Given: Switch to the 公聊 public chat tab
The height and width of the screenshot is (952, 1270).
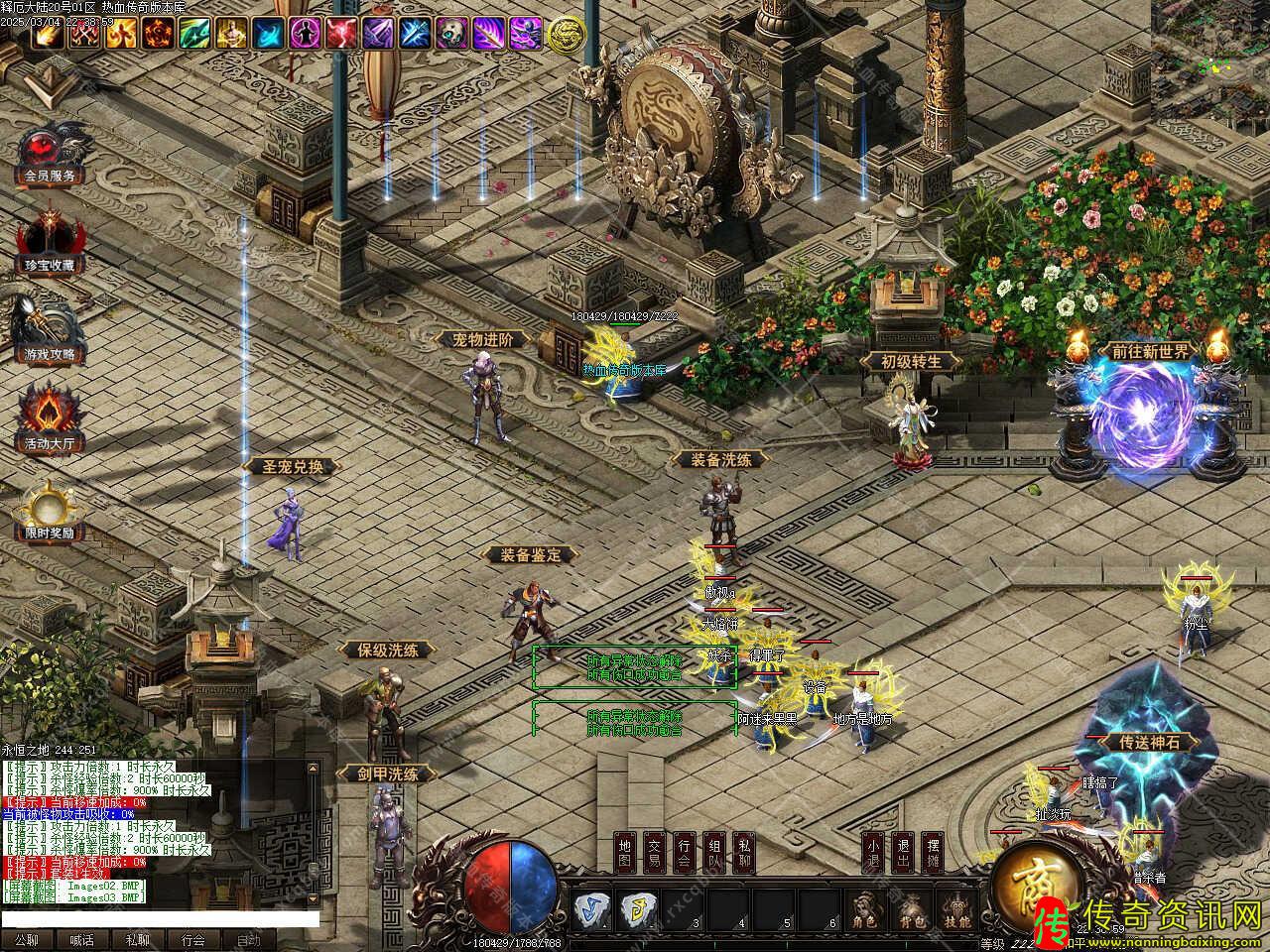Looking at the screenshot, I should pyautogui.click(x=27, y=940).
